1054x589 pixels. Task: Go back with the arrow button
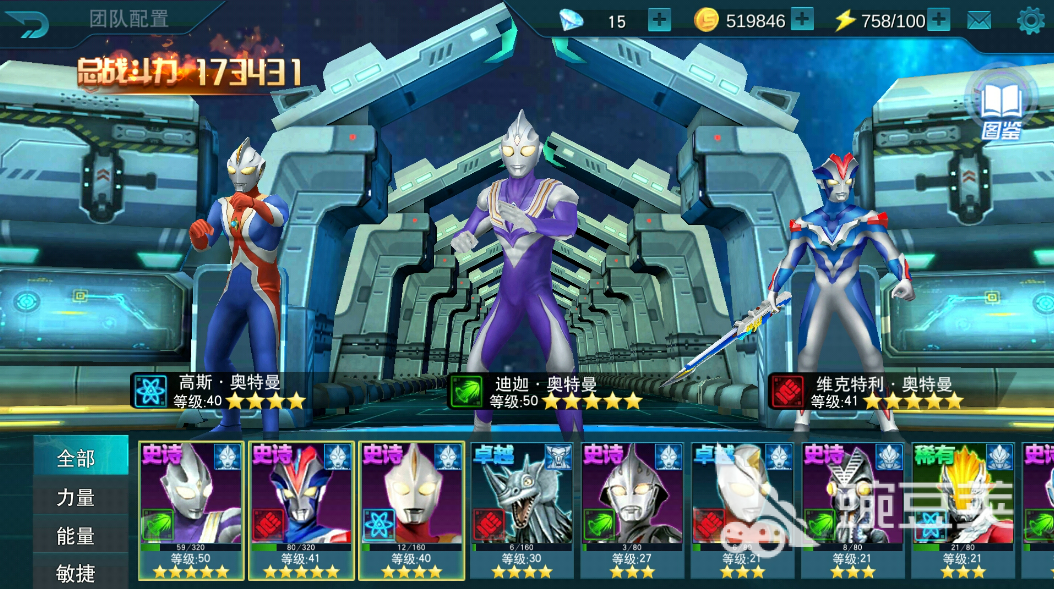click(34, 21)
